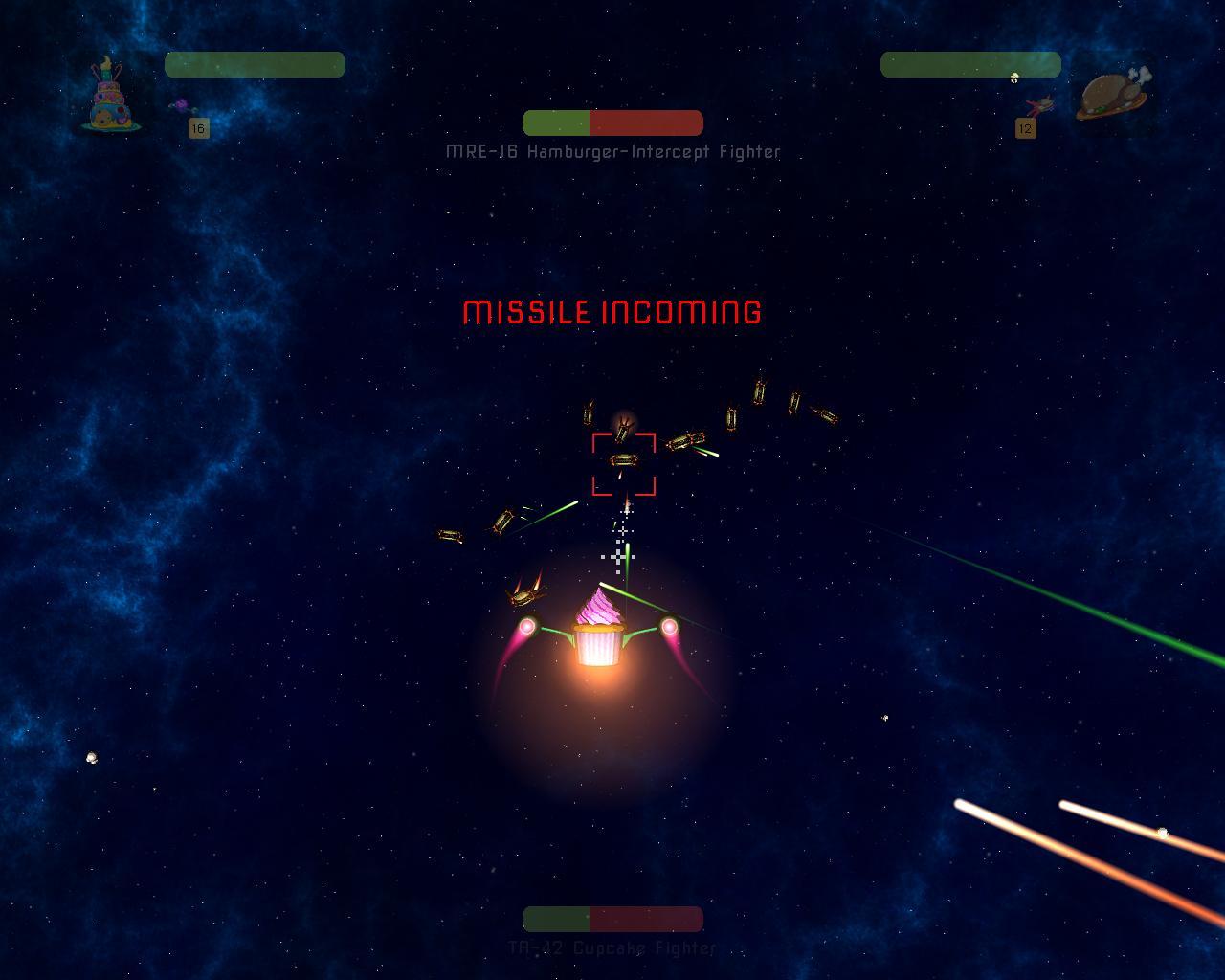Click the birthday cake team icon
This screenshot has width=1225, height=980.
pos(112,95)
